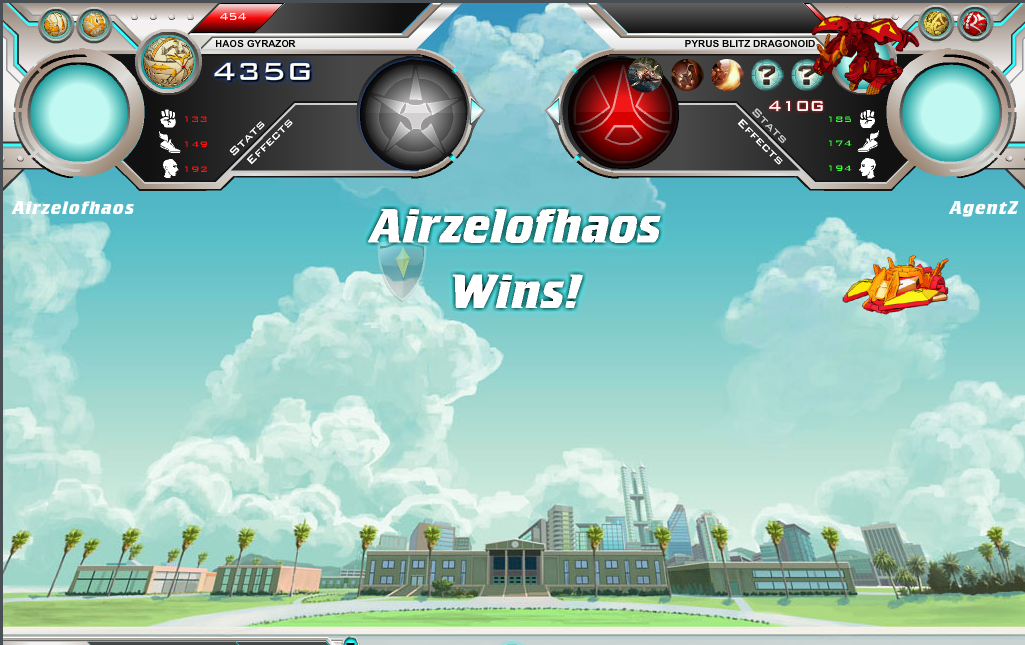
Task: Select the fiery swirl ability icon
Action: coord(727,74)
